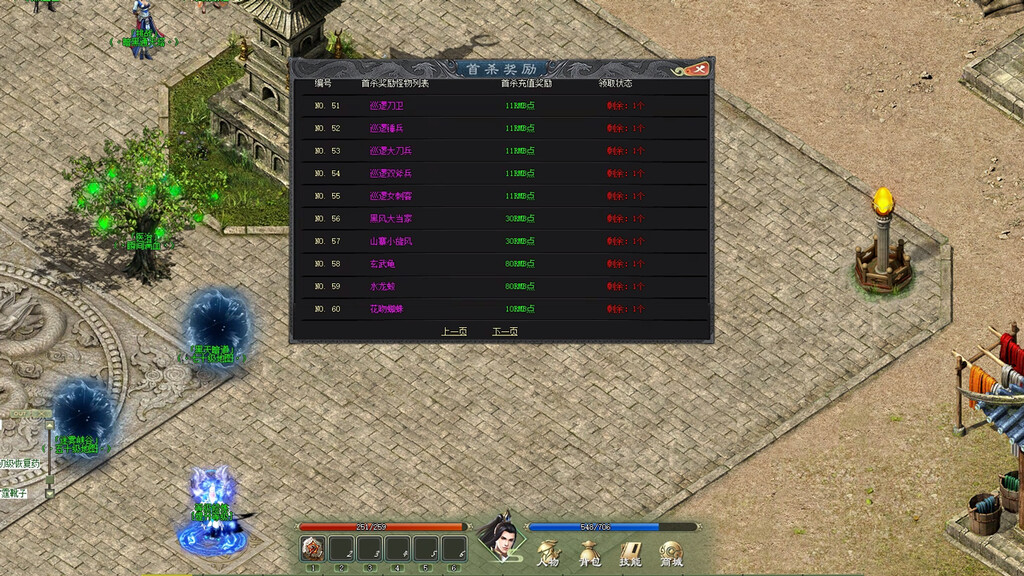Show the 技能 skills panel
1024x576 pixels.
(x=630, y=552)
